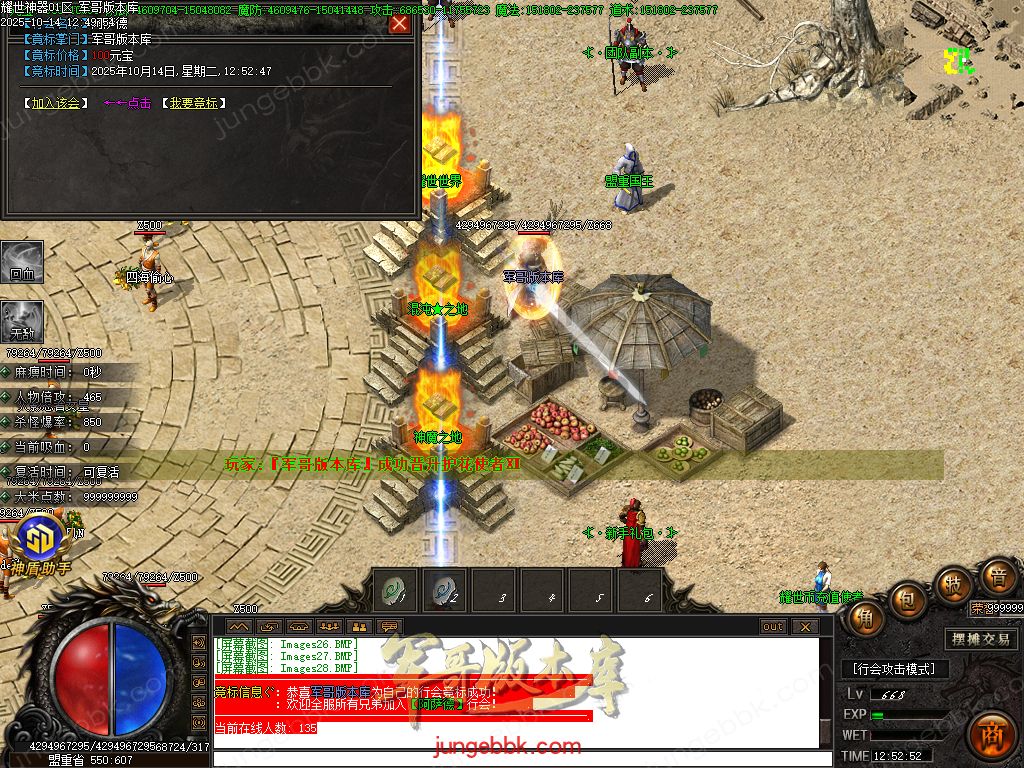Switch the 行会攻击模式 attack mode
This screenshot has height=768, width=1024.
tap(894, 669)
